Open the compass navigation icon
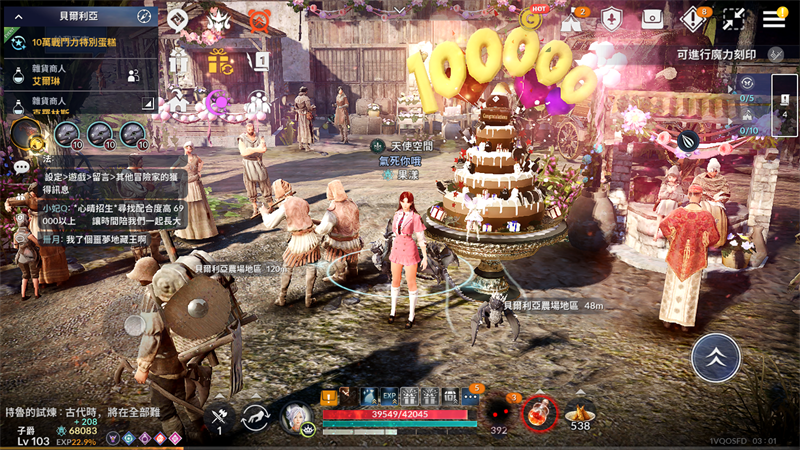 144,16
